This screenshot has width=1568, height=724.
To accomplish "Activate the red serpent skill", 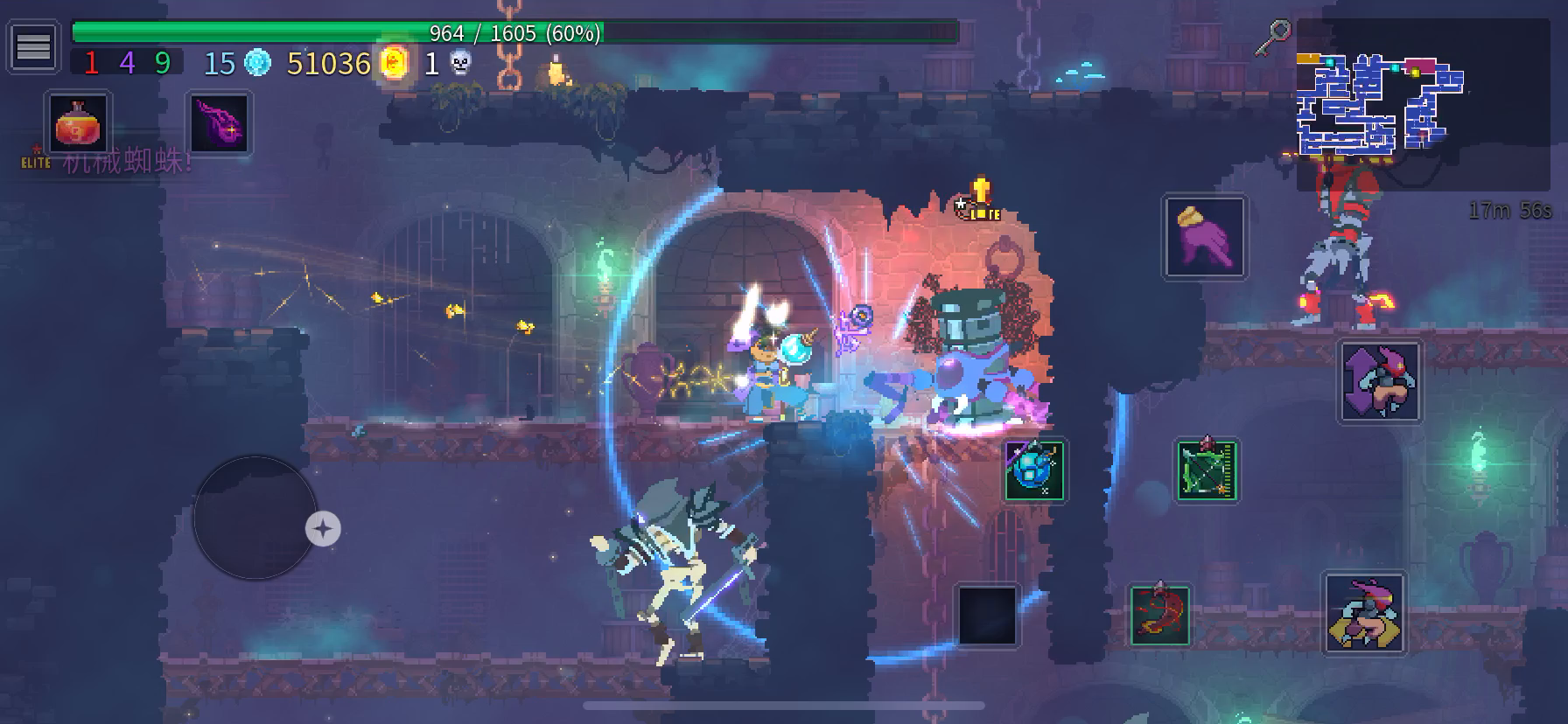I will click(x=1159, y=615).
